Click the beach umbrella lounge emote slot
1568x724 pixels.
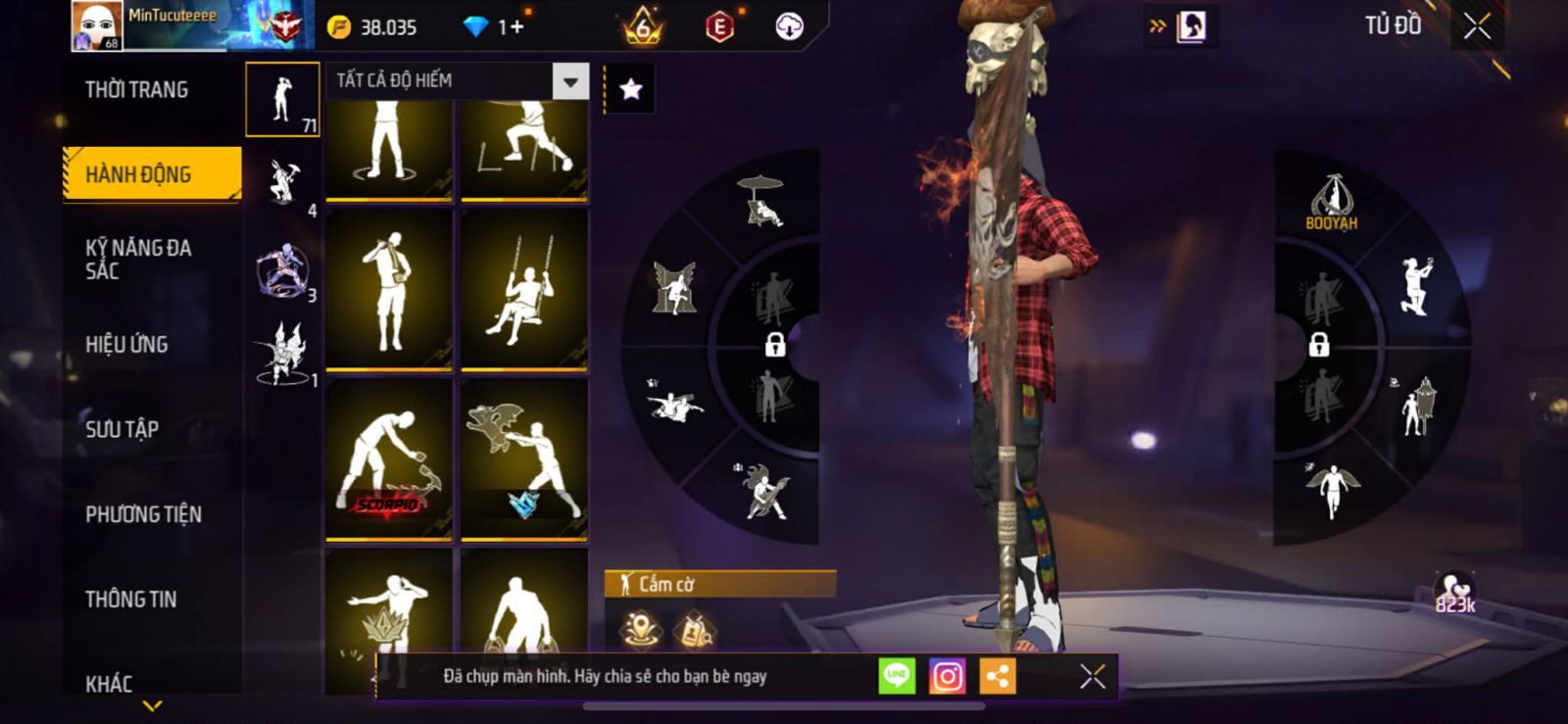tap(762, 200)
